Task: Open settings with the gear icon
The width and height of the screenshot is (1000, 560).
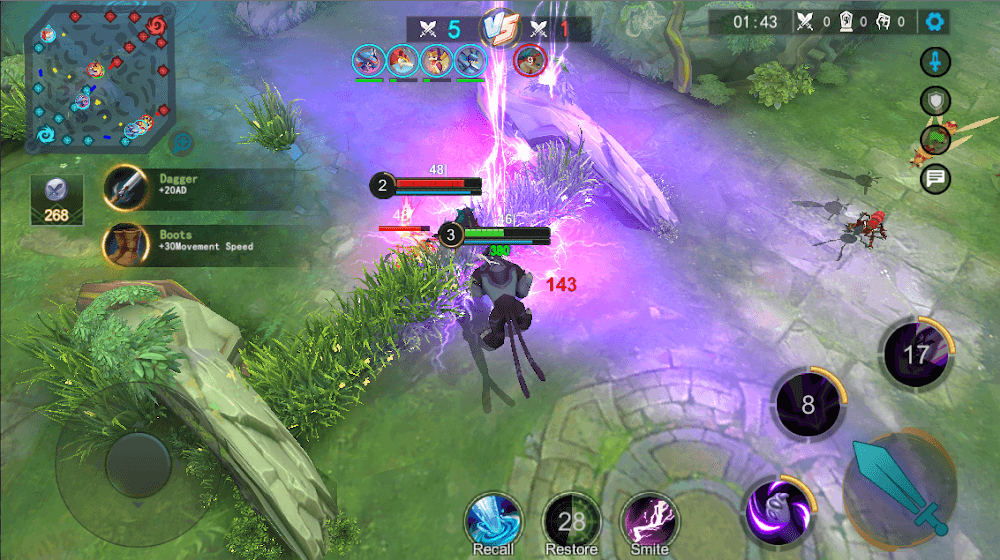Action: (x=935, y=22)
